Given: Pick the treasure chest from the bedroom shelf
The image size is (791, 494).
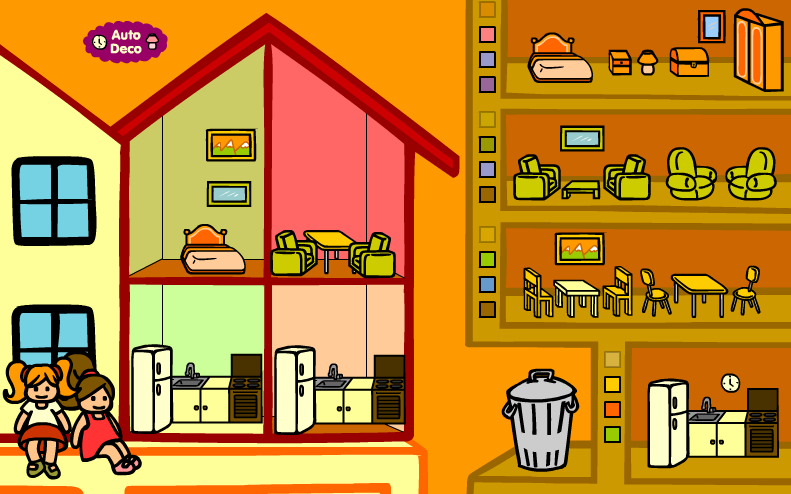Looking at the screenshot, I should click(689, 62).
